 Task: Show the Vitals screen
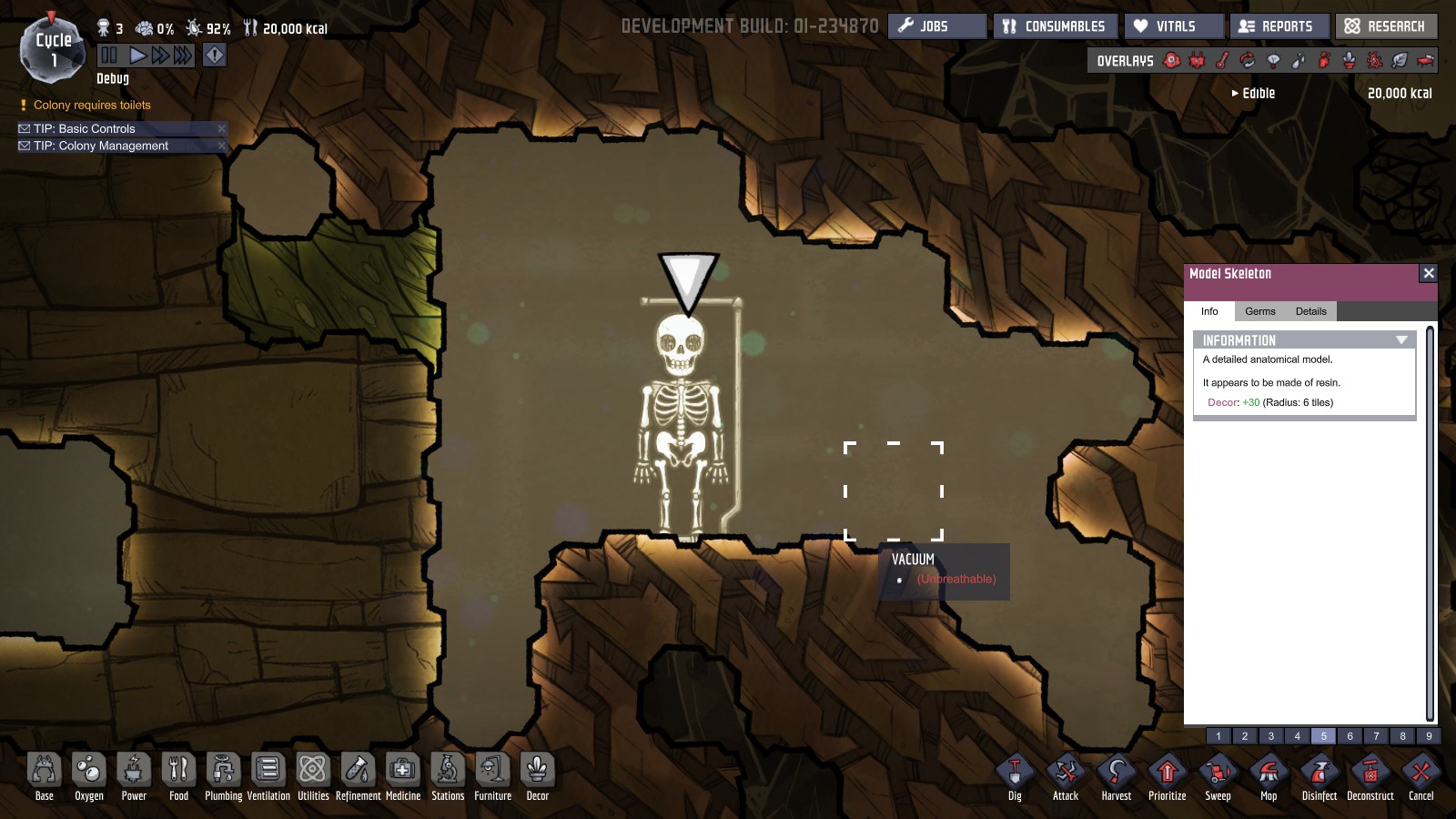click(1174, 26)
